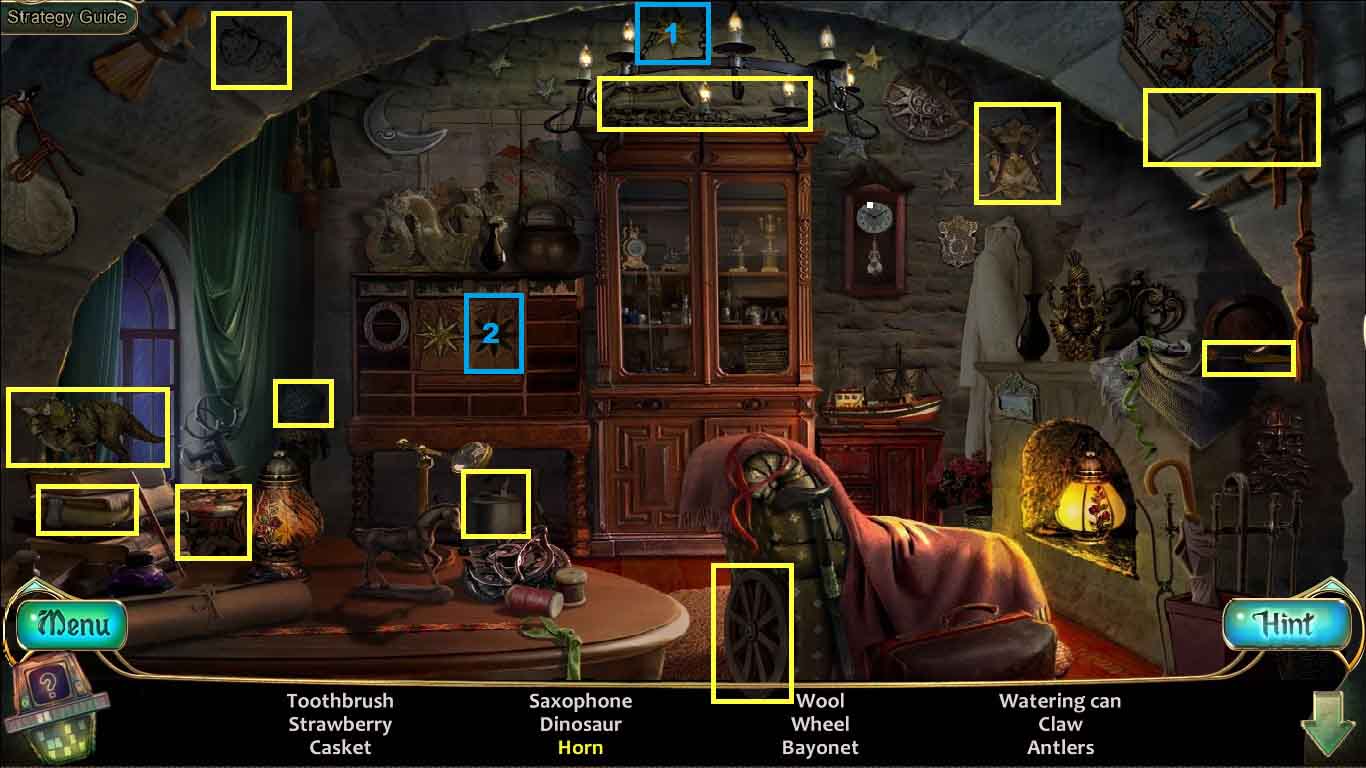This screenshot has width=1366, height=768.
Task: Select Dinosaur in the item list
Action: pyautogui.click(x=580, y=724)
